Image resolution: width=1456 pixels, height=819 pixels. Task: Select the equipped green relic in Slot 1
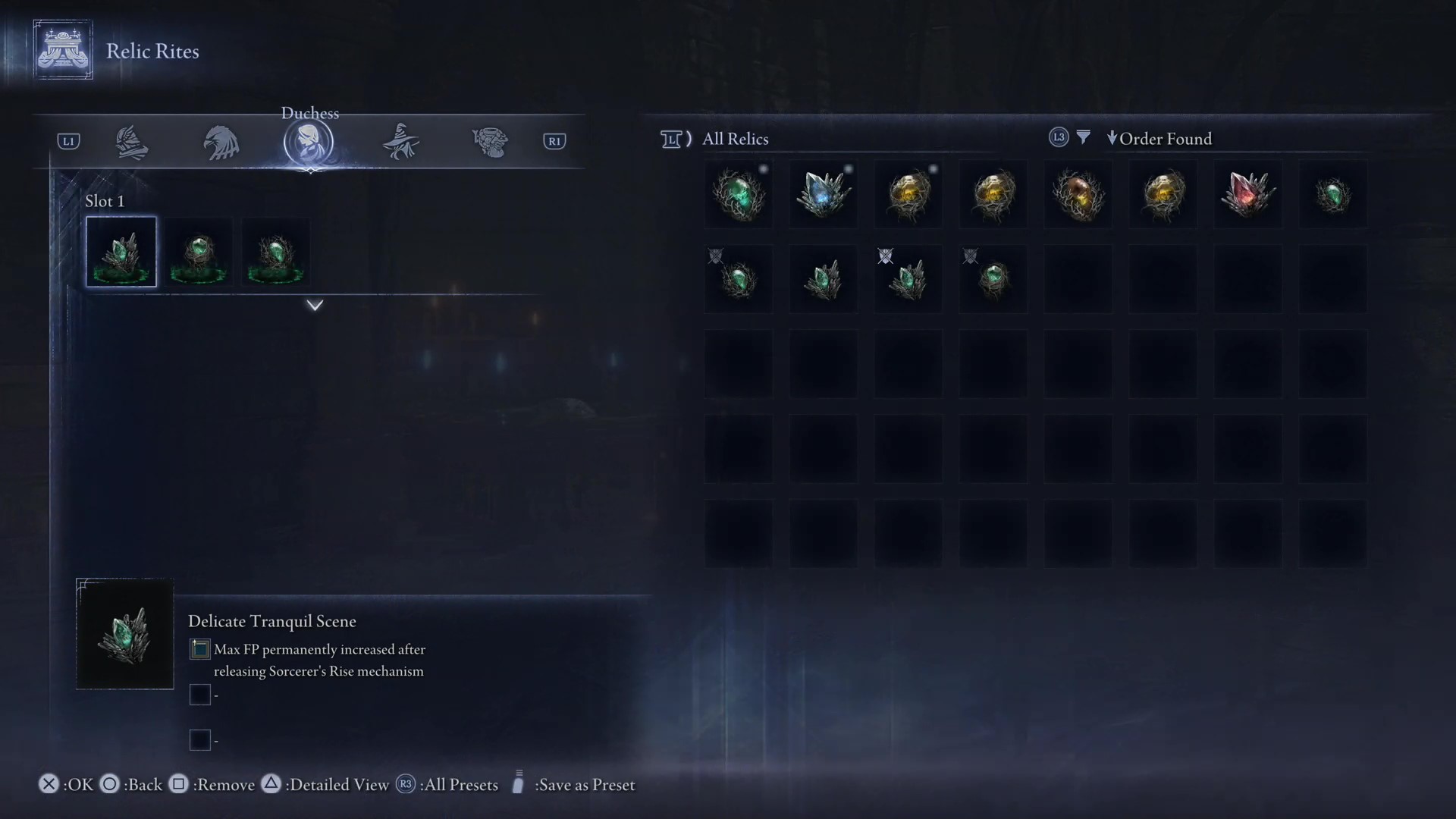(121, 252)
